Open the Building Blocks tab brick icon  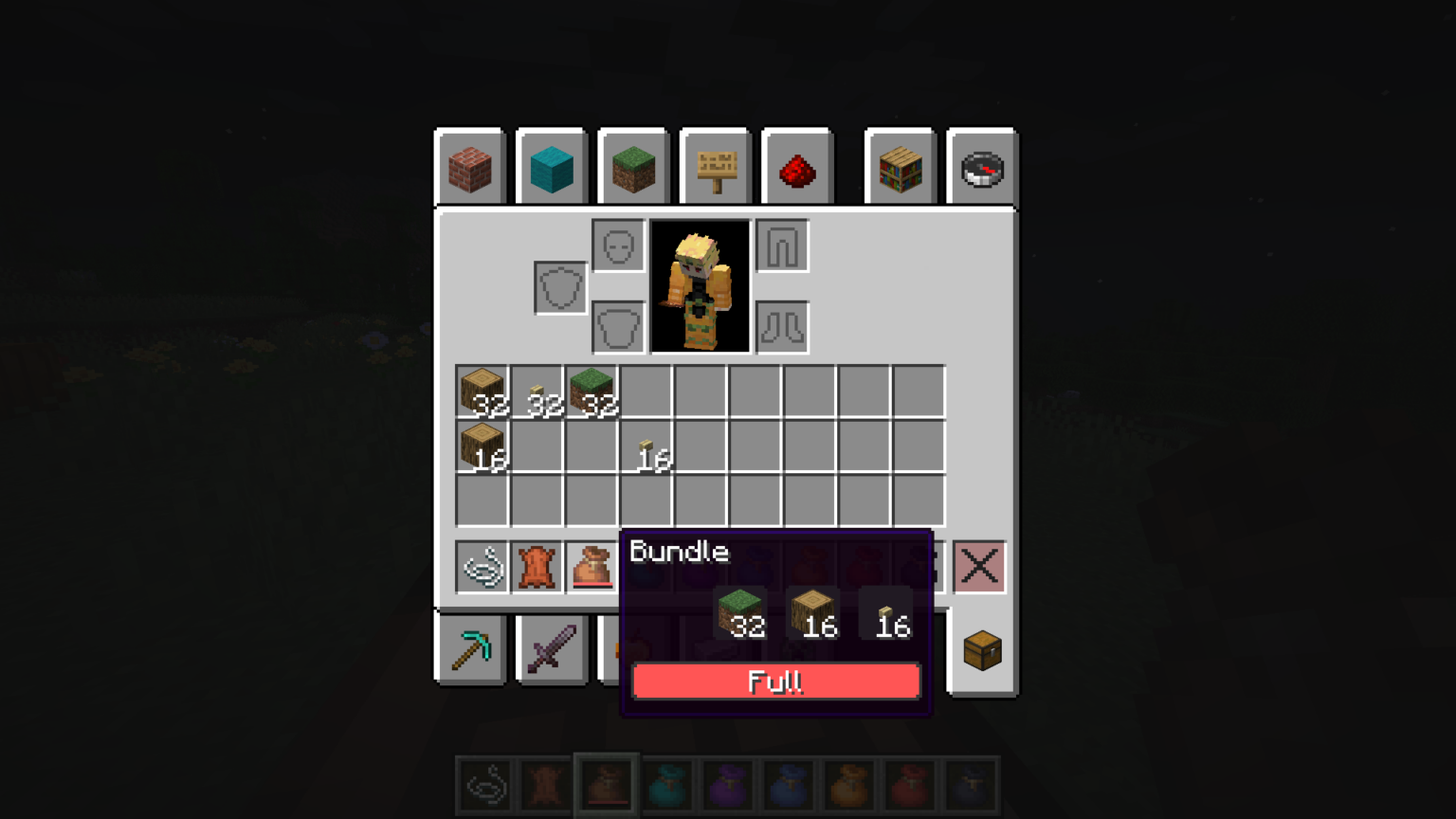point(470,168)
